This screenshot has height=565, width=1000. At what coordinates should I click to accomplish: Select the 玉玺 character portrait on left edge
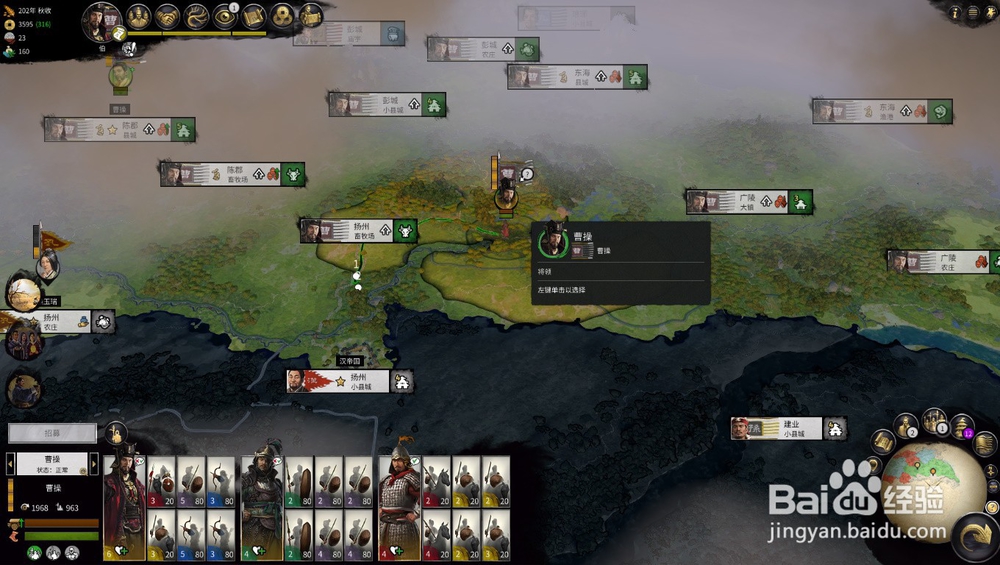pyautogui.click(x=23, y=292)
